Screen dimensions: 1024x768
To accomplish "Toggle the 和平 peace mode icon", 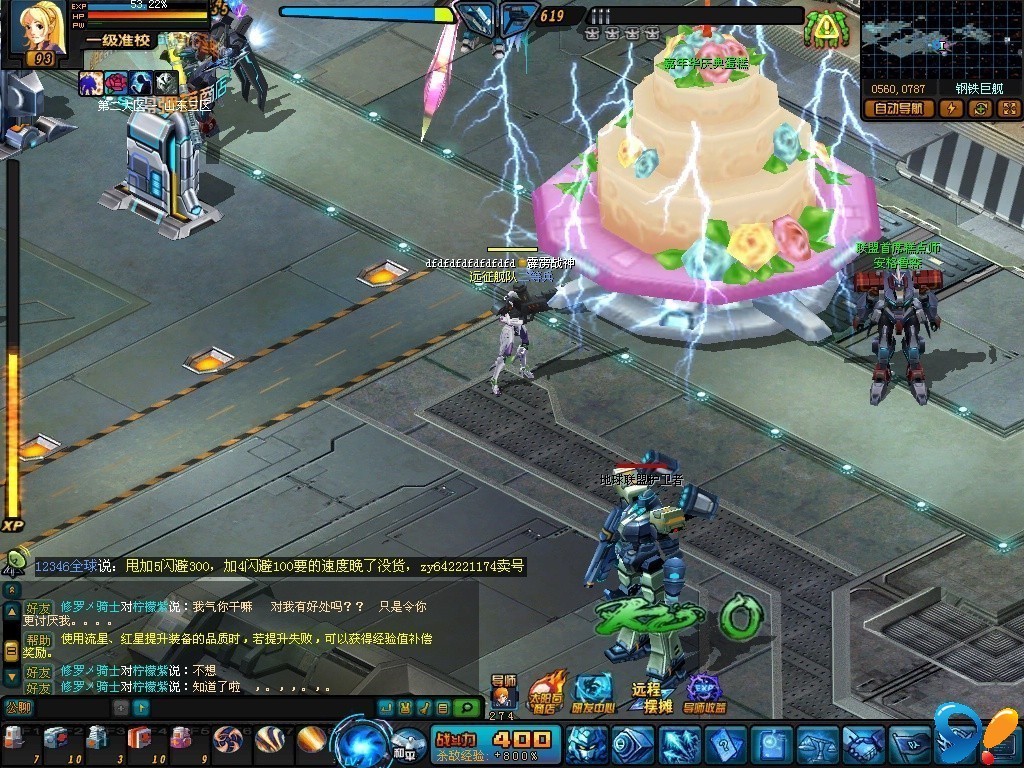I will (x=407, y=746).
